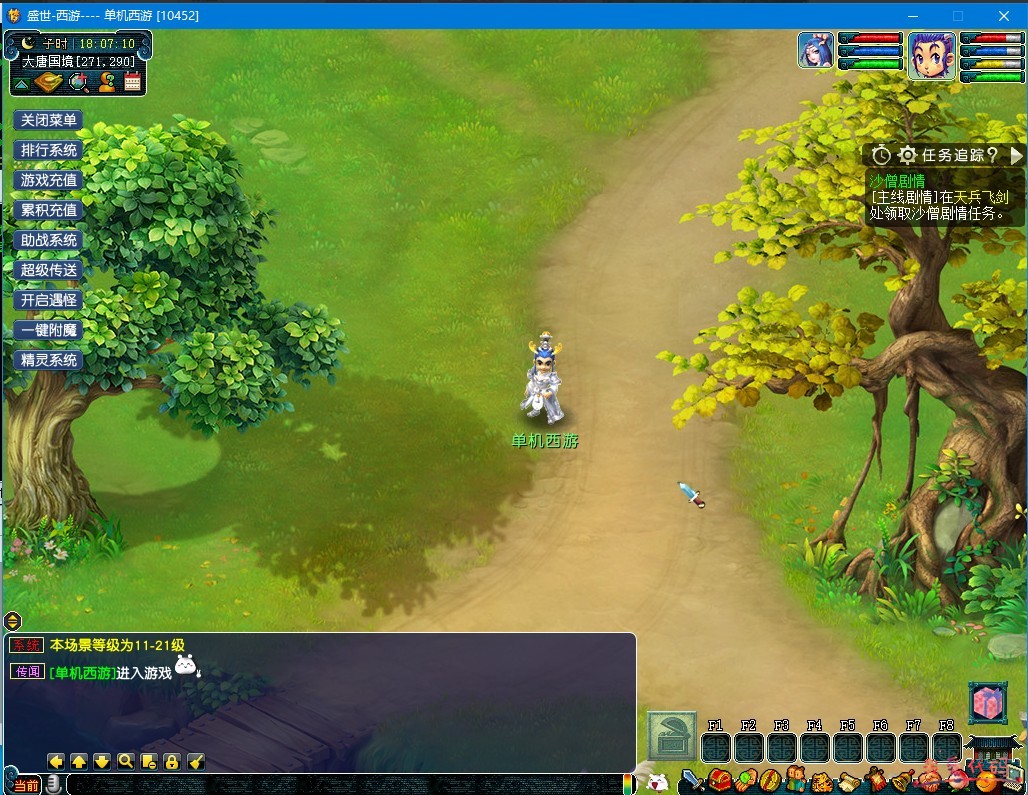The height and width of the screenshot is (795, 1028).
Task: Toggle 开启遇怪 monster encounters
Action: 48,300
